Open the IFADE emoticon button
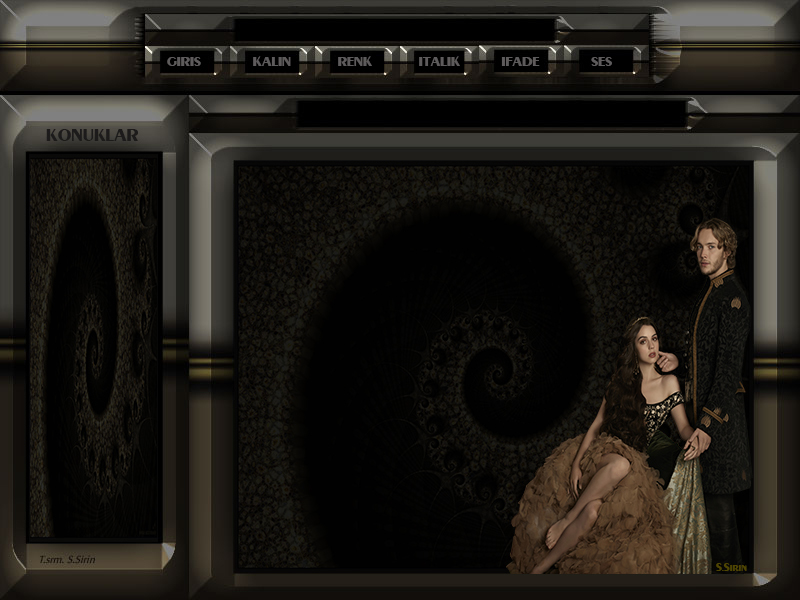Viewport: 800px width, 600px height. 521,62
